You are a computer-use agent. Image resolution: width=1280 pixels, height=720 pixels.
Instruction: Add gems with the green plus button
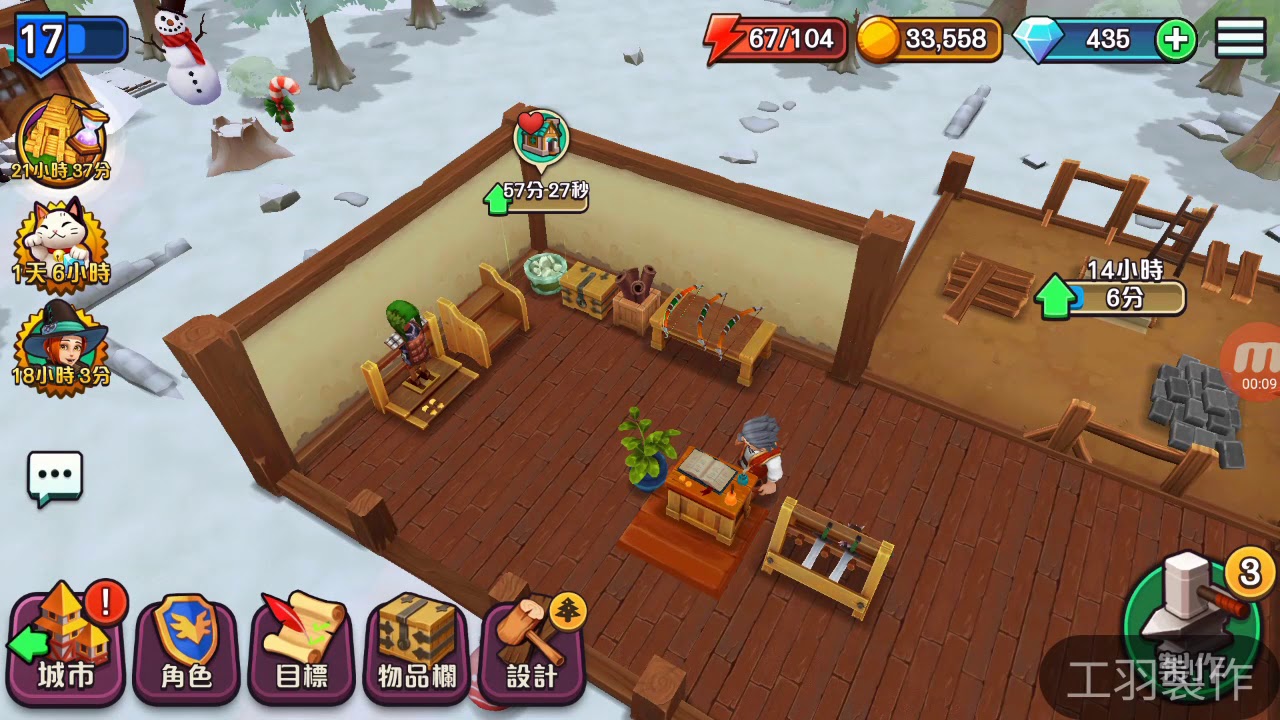click(1175, 40)
